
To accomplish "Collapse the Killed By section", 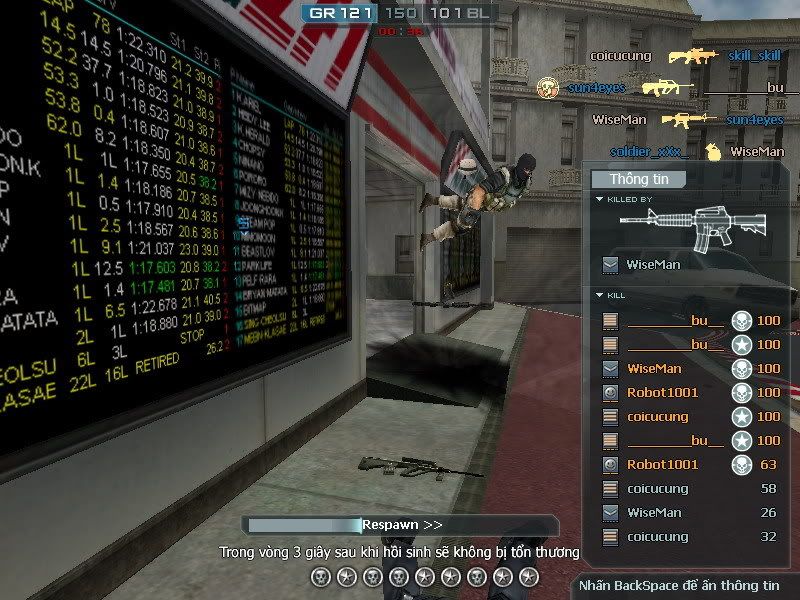I will 599,199.
